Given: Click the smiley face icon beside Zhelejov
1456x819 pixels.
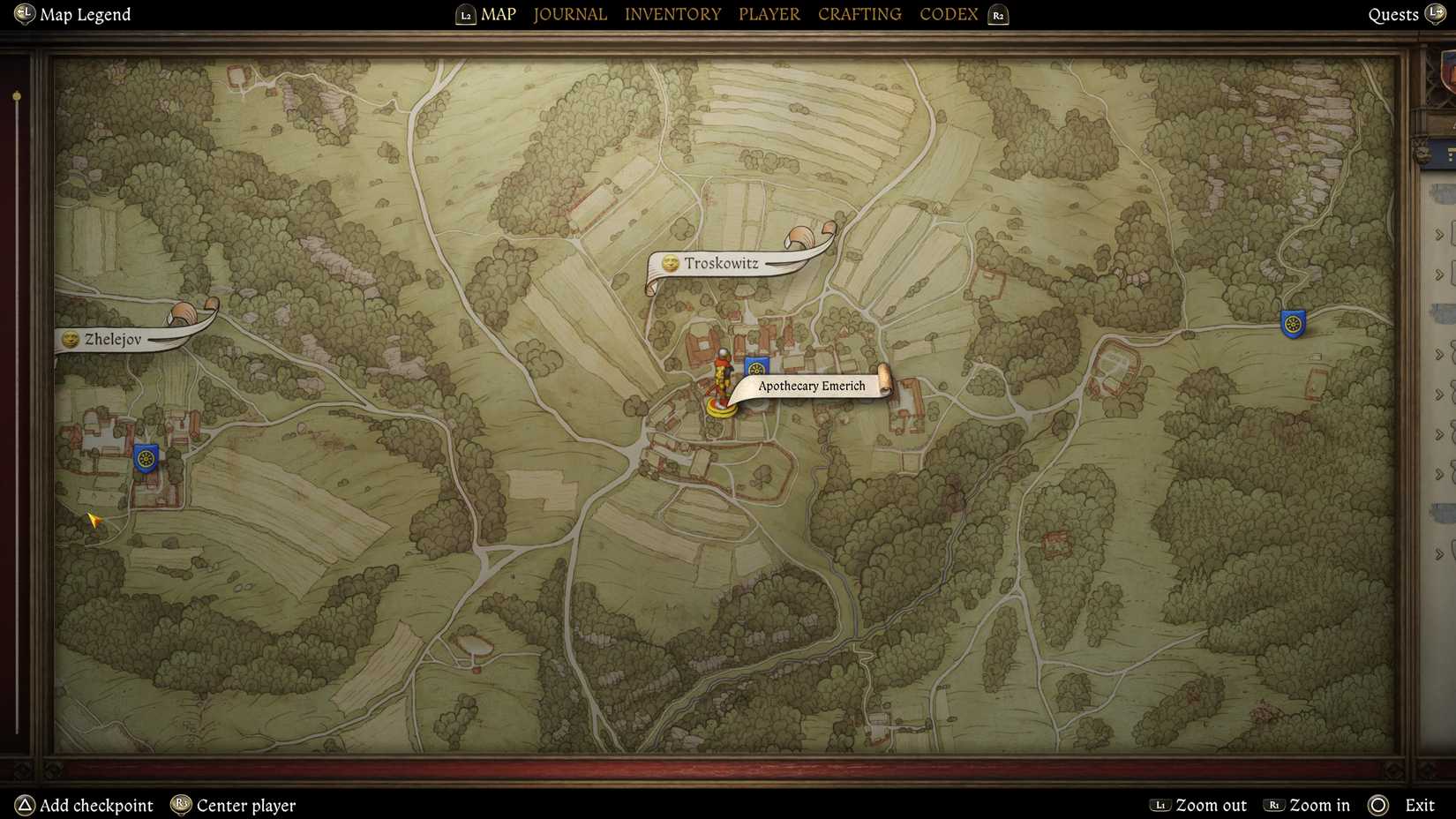Looking at the screenshot, I should click(69, 340).
